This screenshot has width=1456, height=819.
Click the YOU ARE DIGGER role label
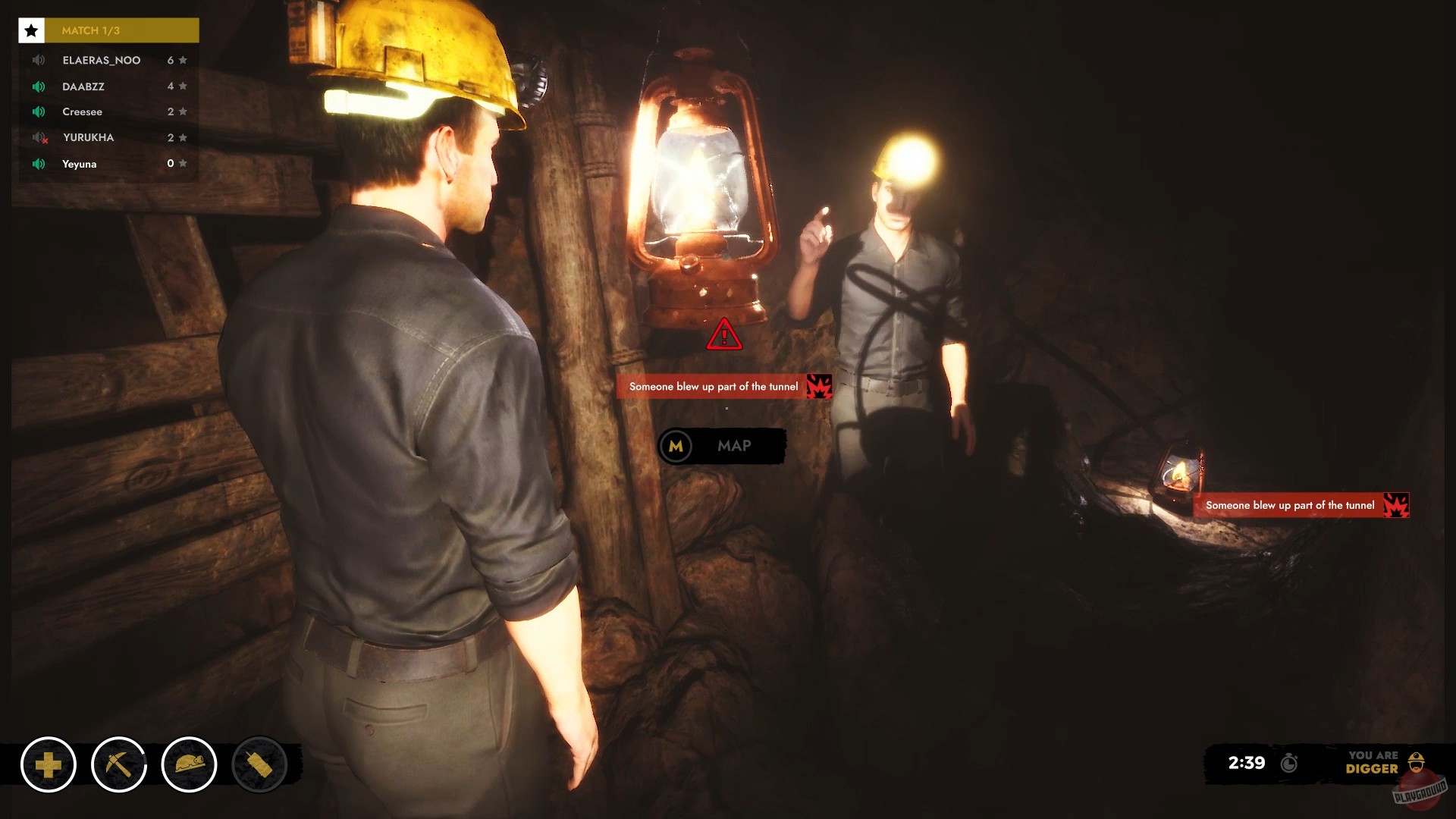click(x=1374, y=763)
